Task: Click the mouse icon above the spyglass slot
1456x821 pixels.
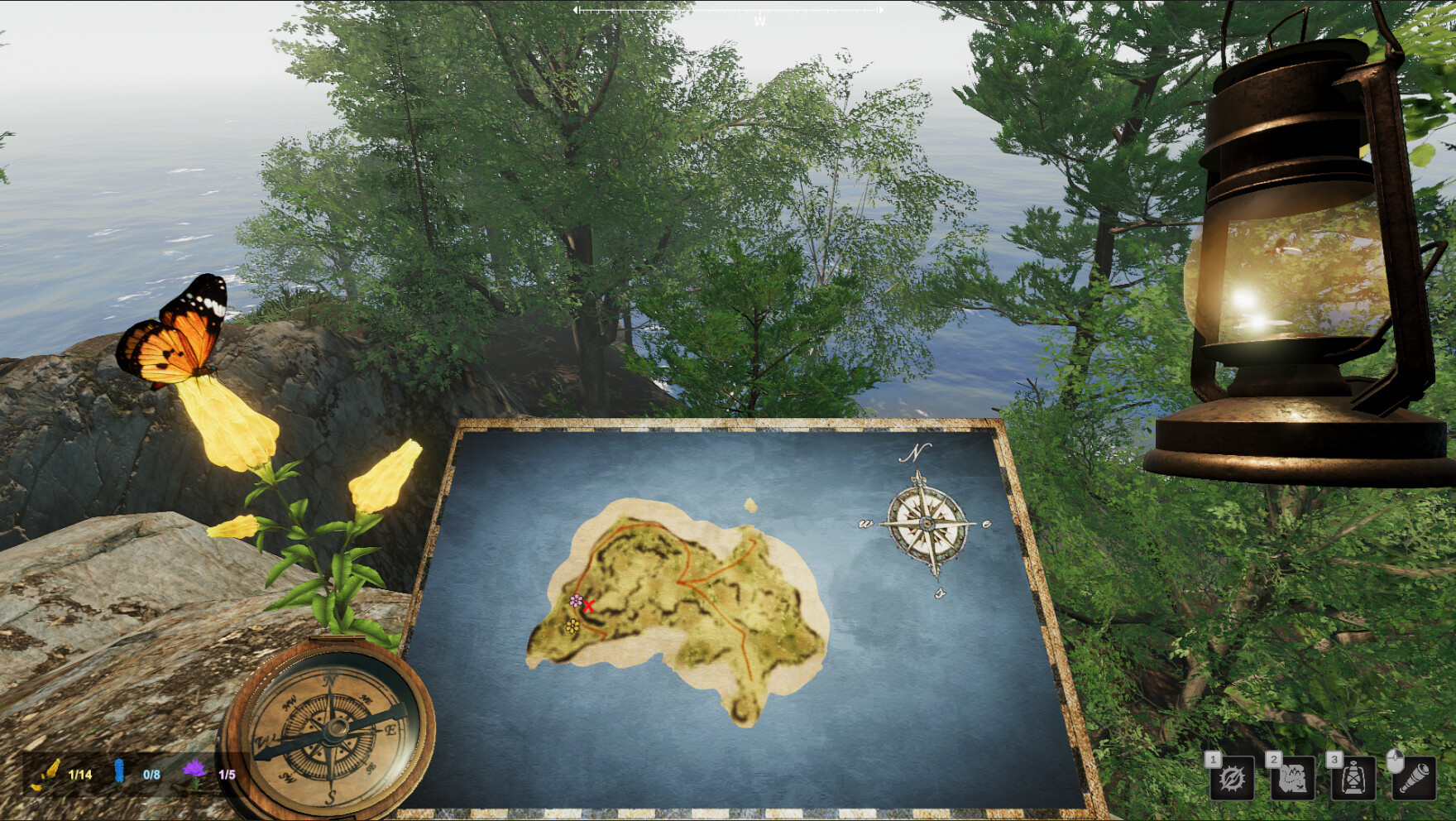Action: pyautogui.click(x=1396, y=761)
